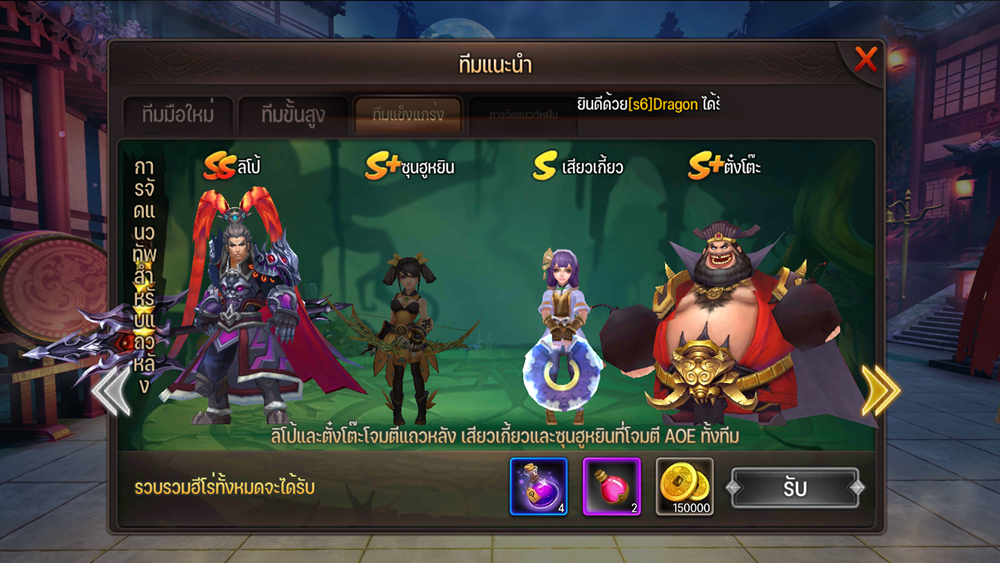1000x563 pixels.
Task: Switch to the ทีมมือใหม่ tab
Action: 178,115
